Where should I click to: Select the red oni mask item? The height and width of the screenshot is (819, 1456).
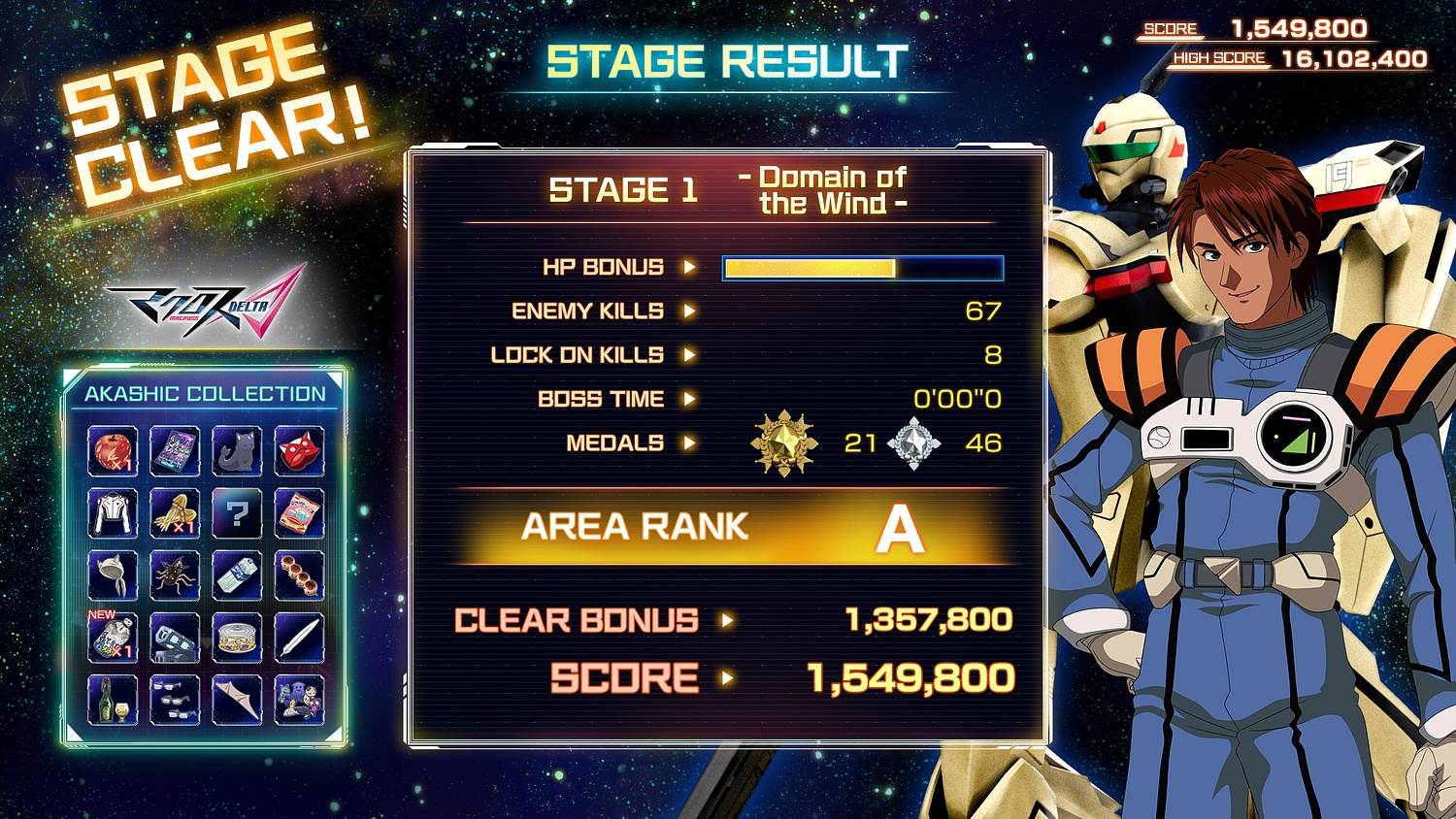[299, 449]
